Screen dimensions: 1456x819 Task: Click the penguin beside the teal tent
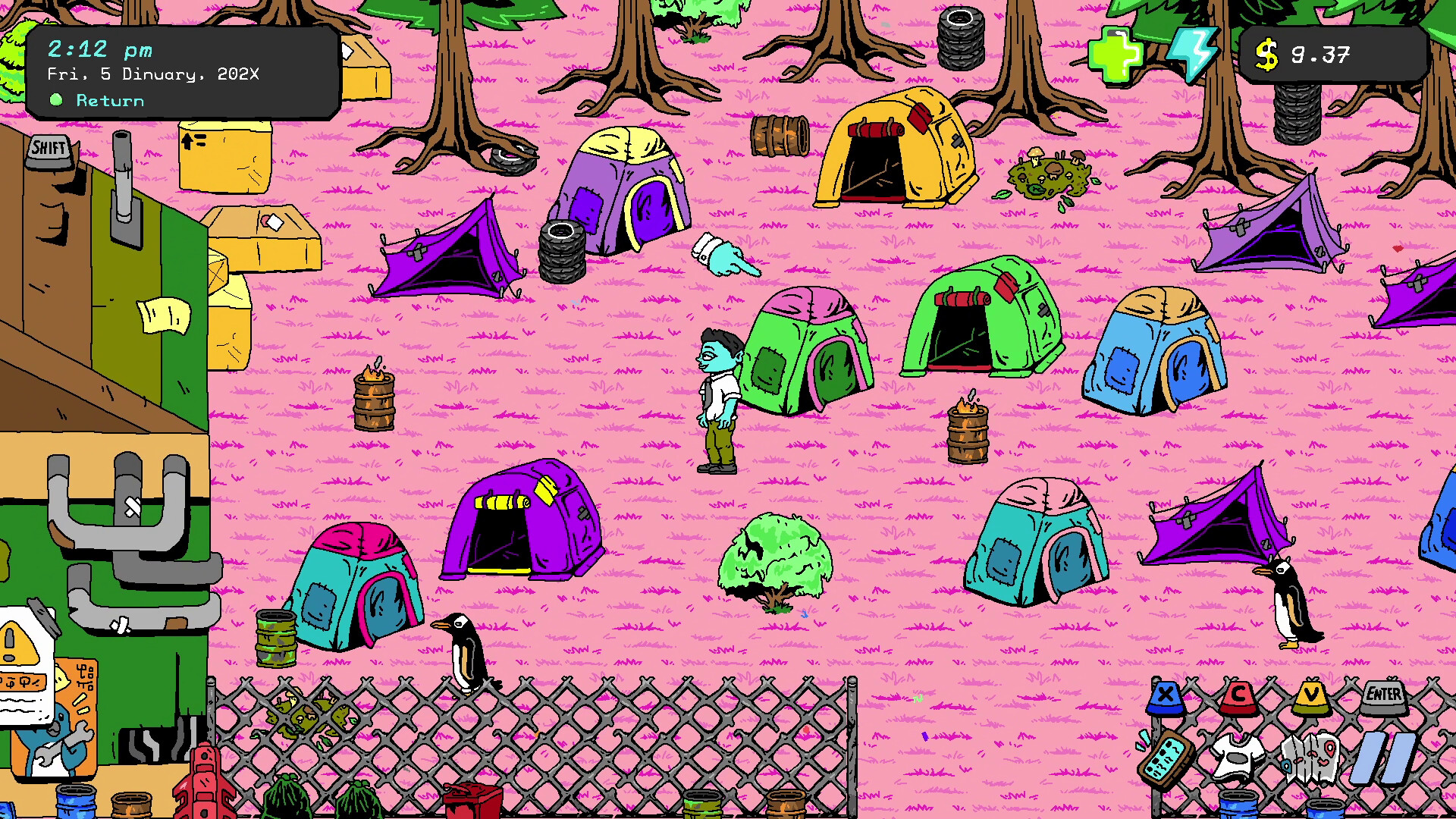[465, 652]
